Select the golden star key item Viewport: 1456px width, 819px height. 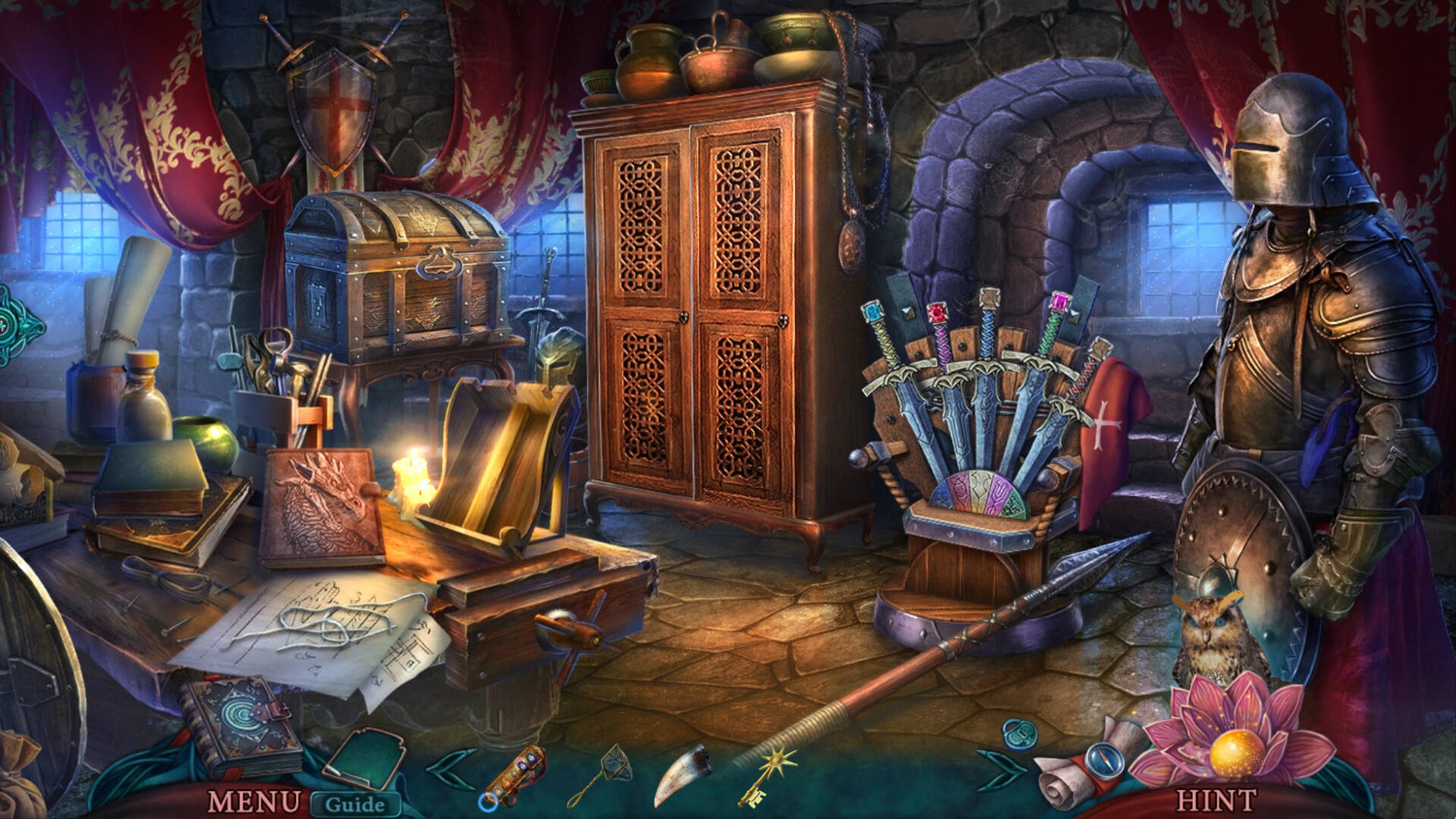pyautogui.click(x=767, y=775)
